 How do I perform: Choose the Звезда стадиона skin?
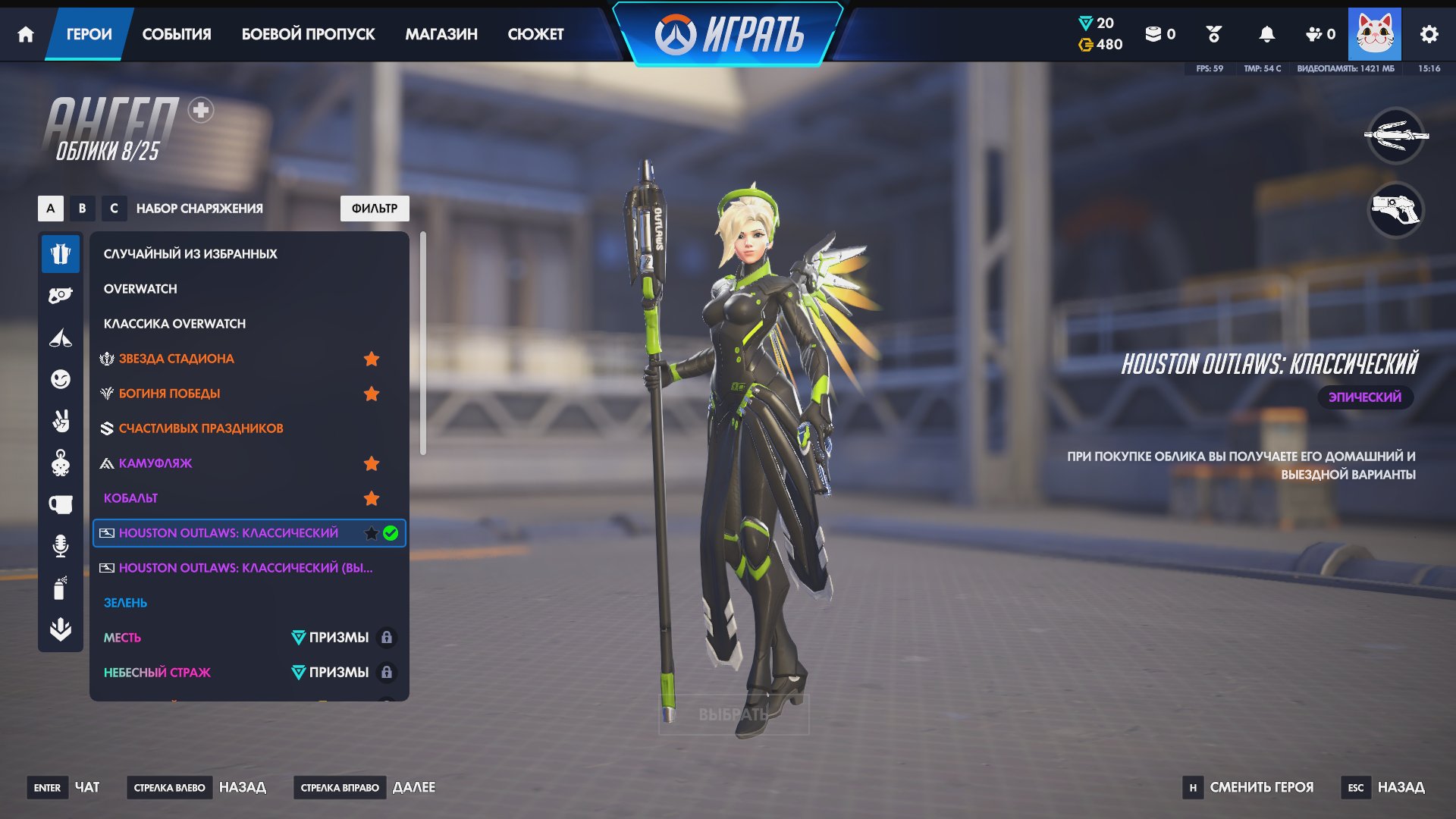pos(176,359)
